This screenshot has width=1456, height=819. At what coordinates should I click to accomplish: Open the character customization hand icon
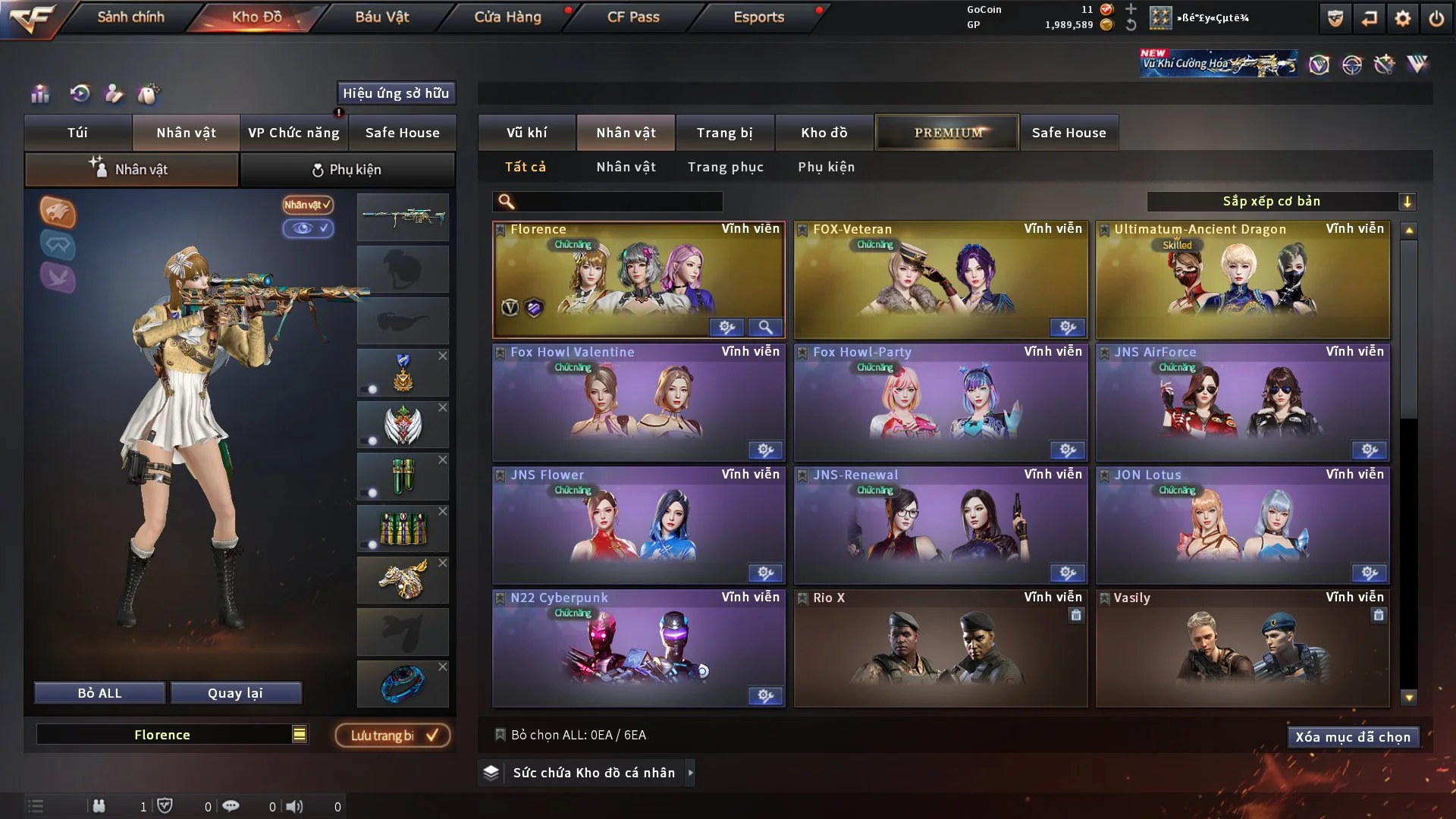click(x=114, y=94)
